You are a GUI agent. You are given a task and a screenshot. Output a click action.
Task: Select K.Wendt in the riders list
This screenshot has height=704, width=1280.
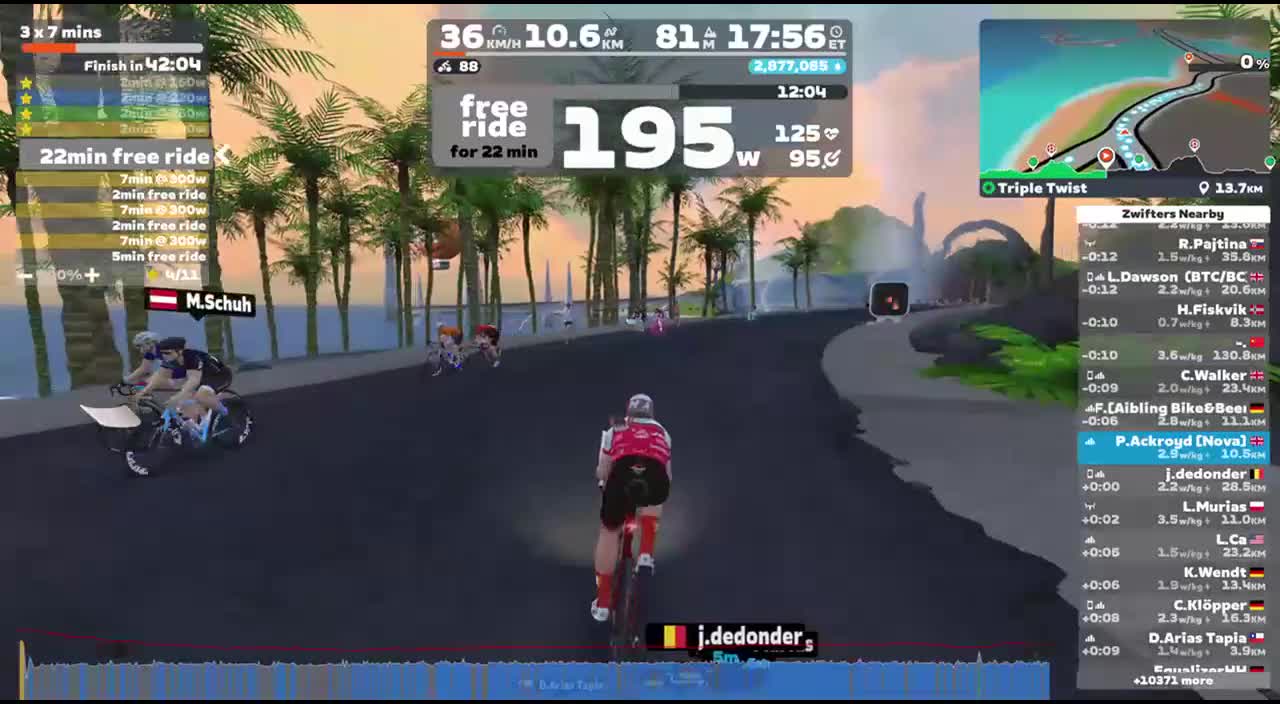click(x=1173, y=578)
